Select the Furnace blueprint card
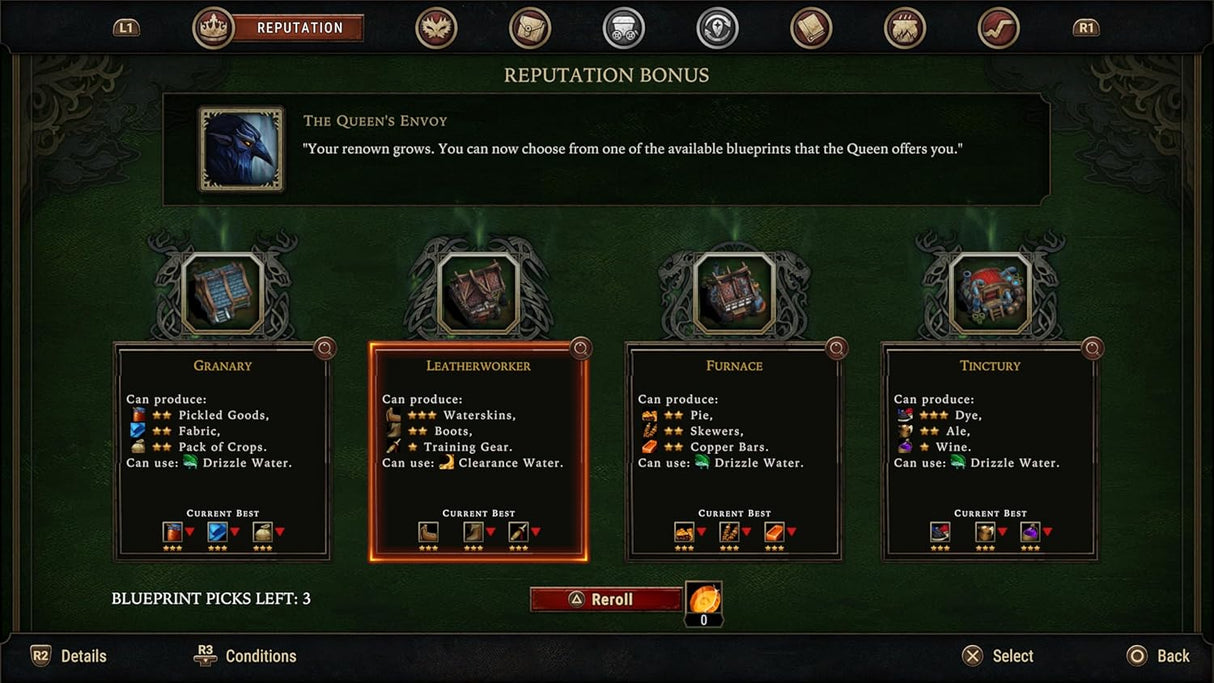 point(734,450)
